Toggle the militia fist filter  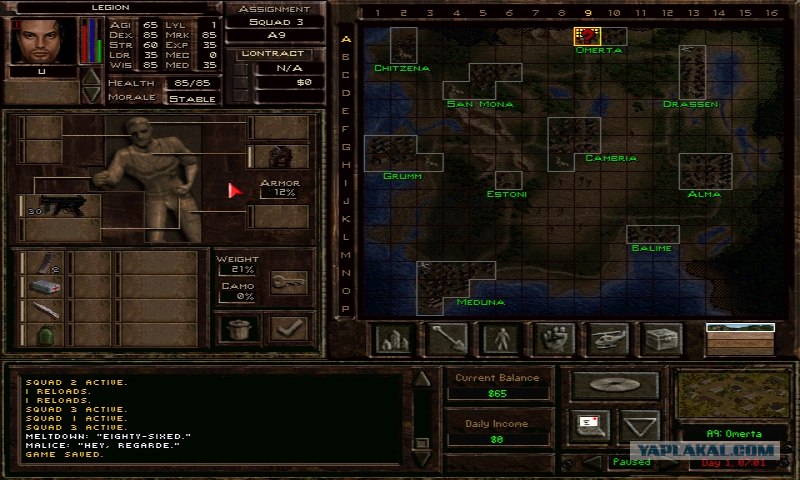[x=552, y=339]
